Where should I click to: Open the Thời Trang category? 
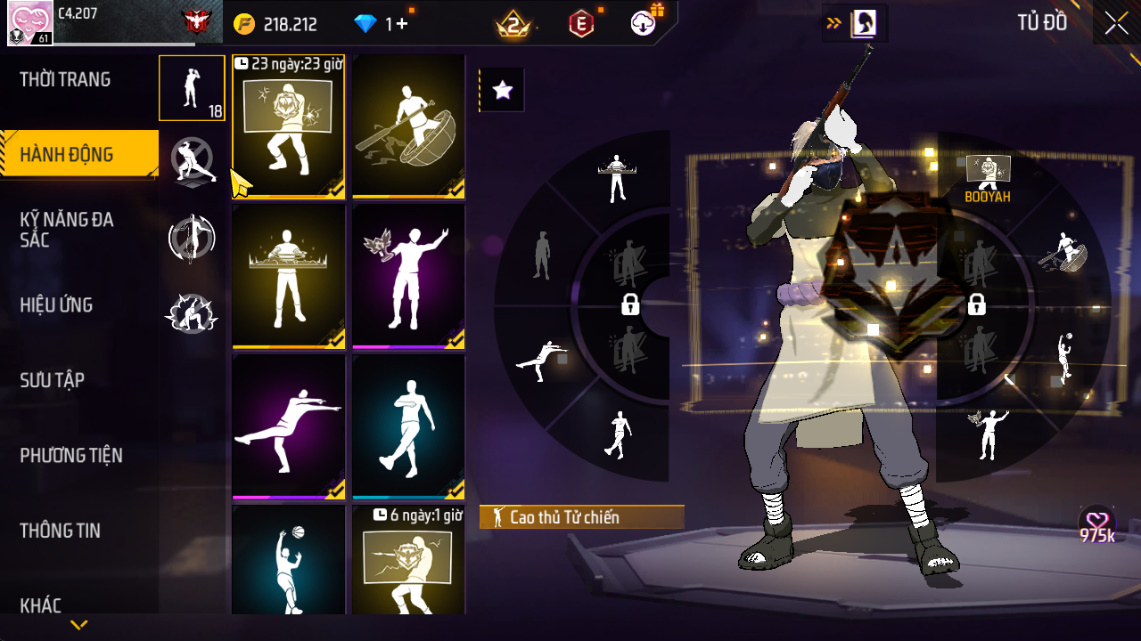click(66, 80)
